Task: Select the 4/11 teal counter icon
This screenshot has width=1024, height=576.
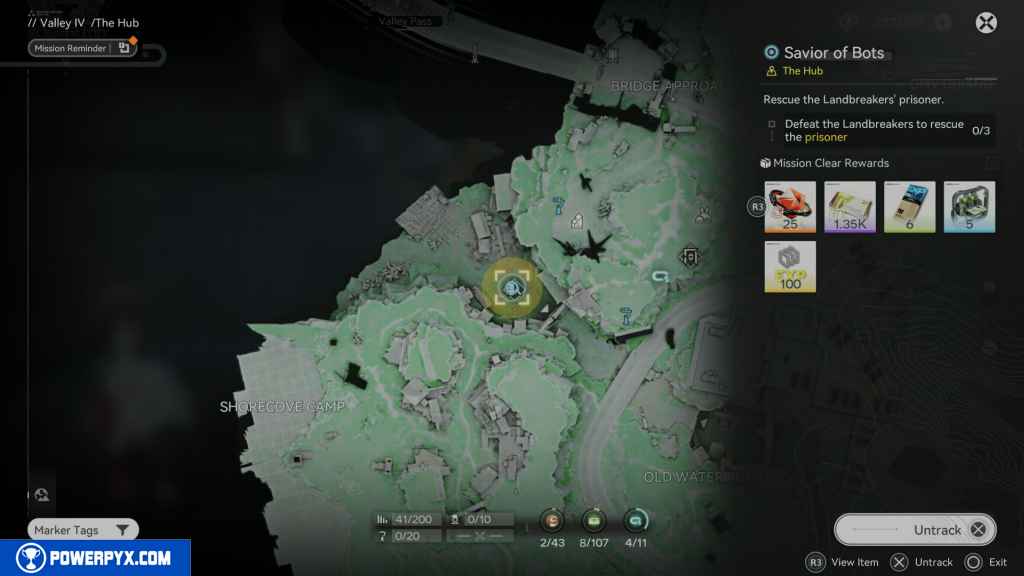Action: coord(635,520)
